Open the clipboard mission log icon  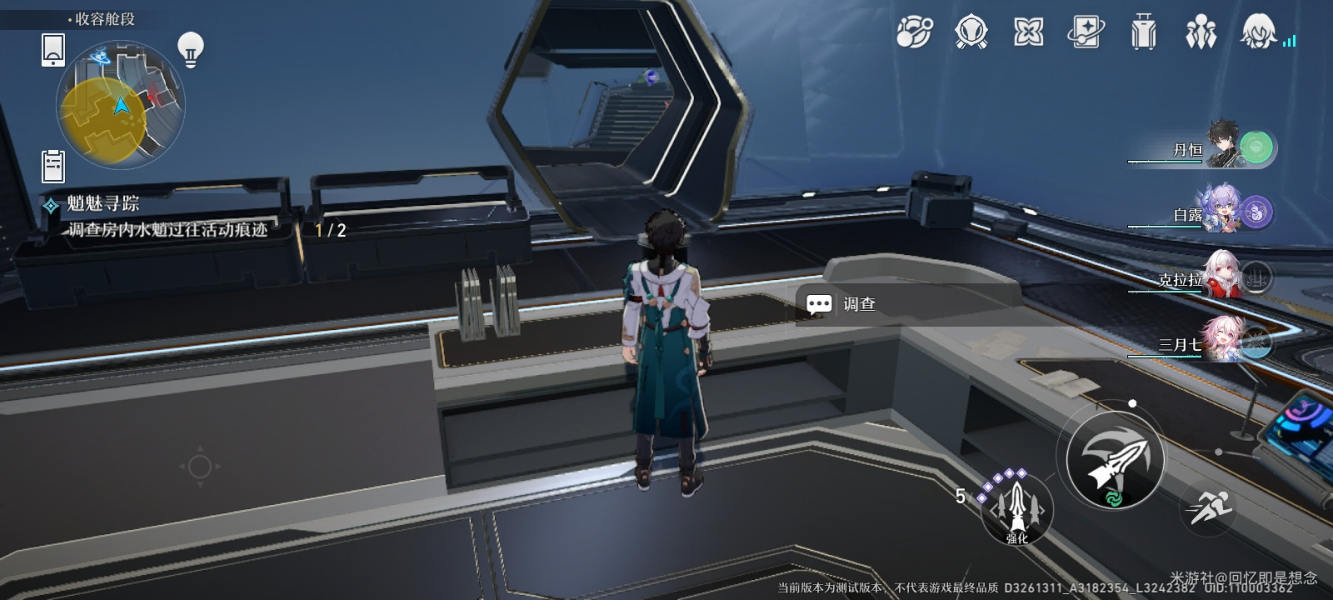point(53,166)
